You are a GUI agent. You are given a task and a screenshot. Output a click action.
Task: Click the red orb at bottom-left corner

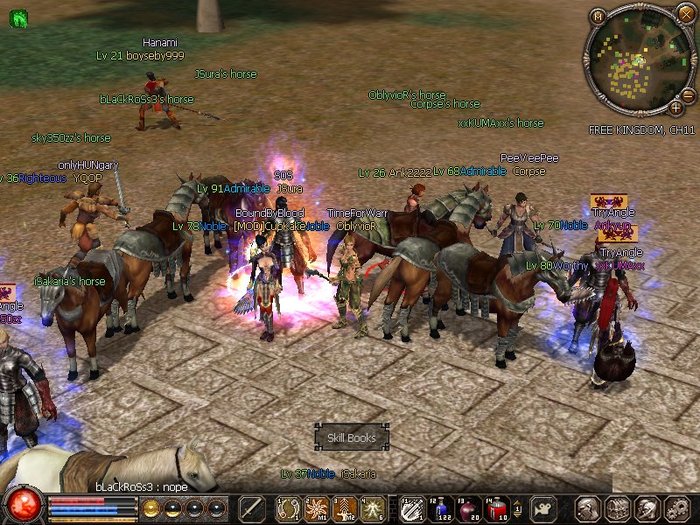22,503
